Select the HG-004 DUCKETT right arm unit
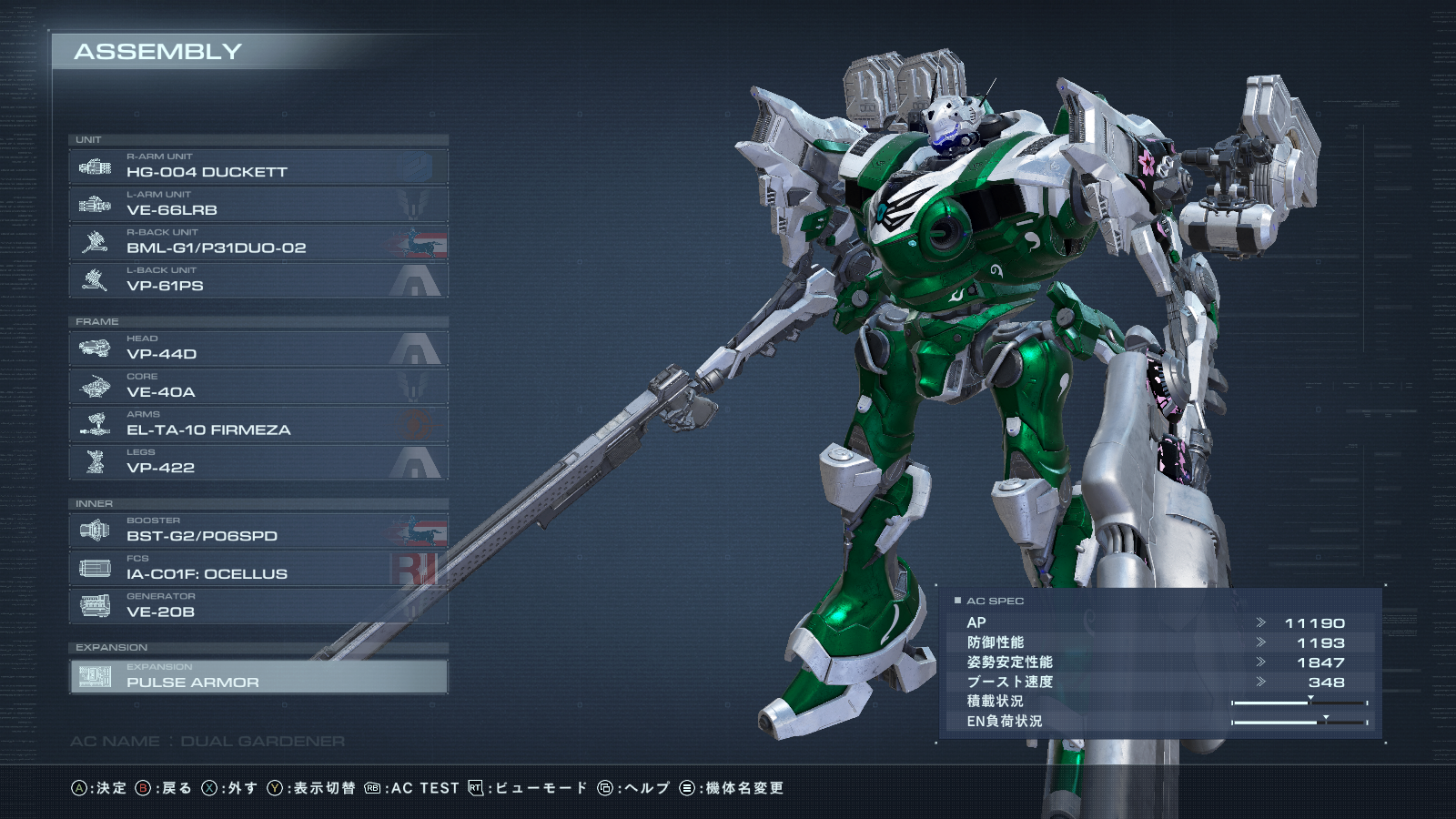The width and height of the screenshot is (1456, 819). point(258,167)
